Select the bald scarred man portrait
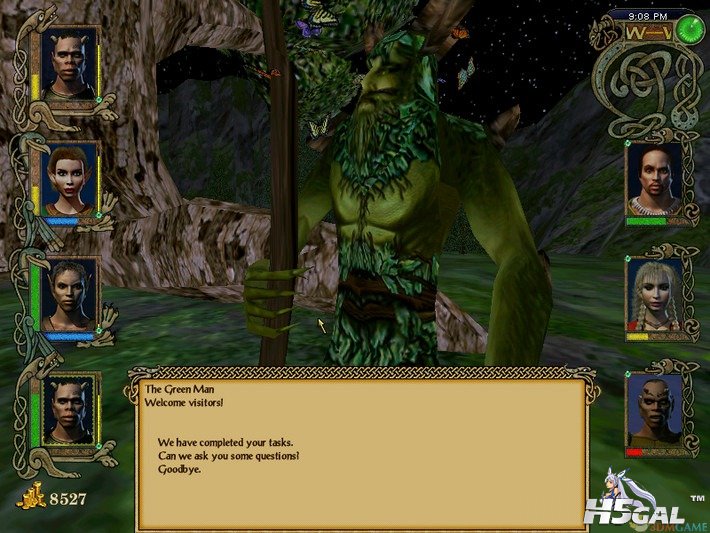Screen dimensions: 710x533 (x=655, y=408)
